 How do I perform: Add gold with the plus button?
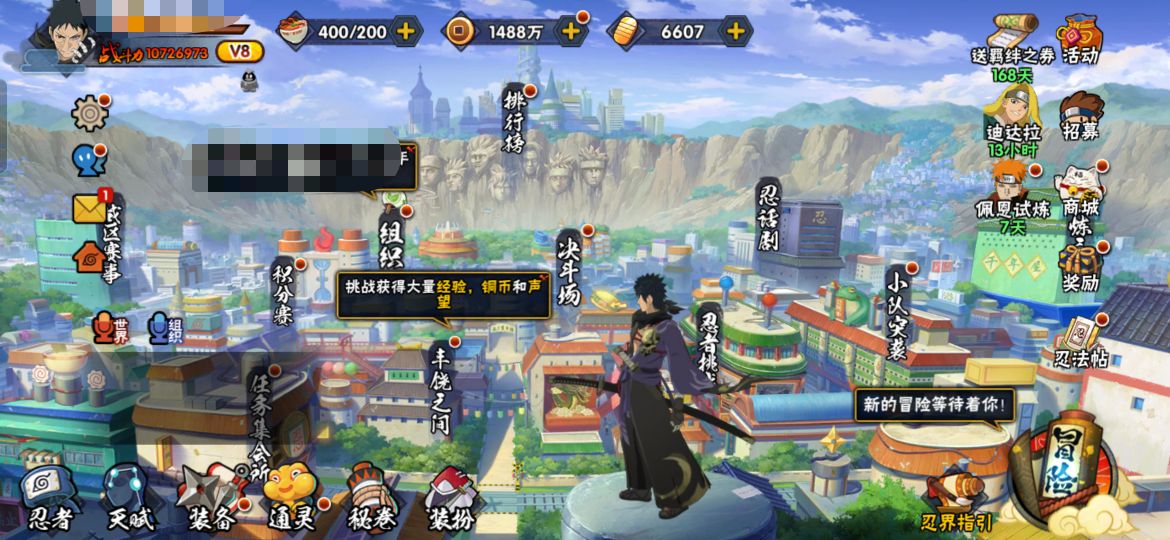tap(735, 31)
